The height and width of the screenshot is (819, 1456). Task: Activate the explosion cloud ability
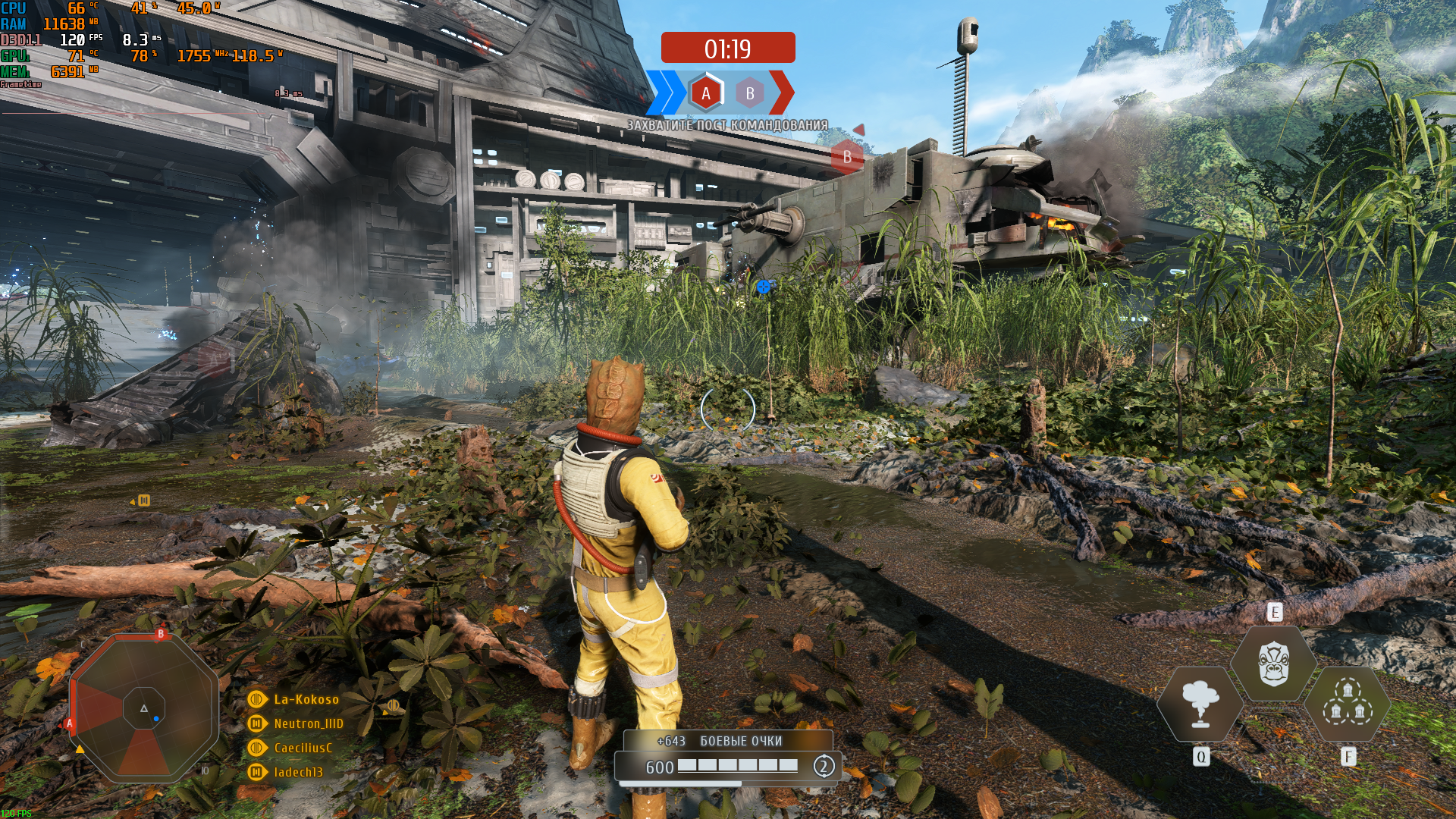tap(1200, 704)
